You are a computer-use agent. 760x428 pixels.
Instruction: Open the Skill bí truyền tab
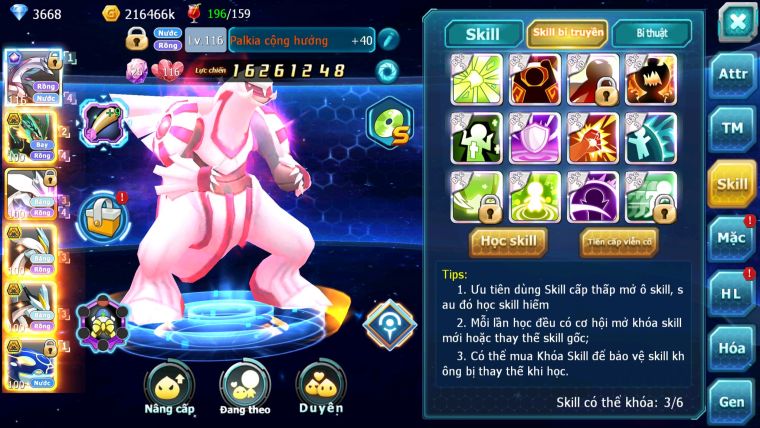pos(567,34)
